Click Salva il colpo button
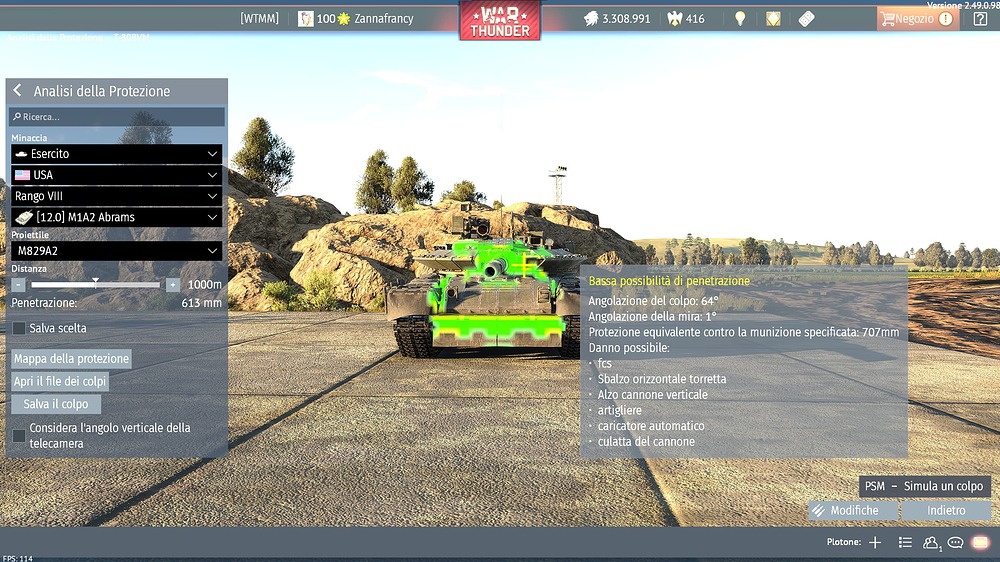Viewport: 1000px width, 562px height. coord(56,404)
